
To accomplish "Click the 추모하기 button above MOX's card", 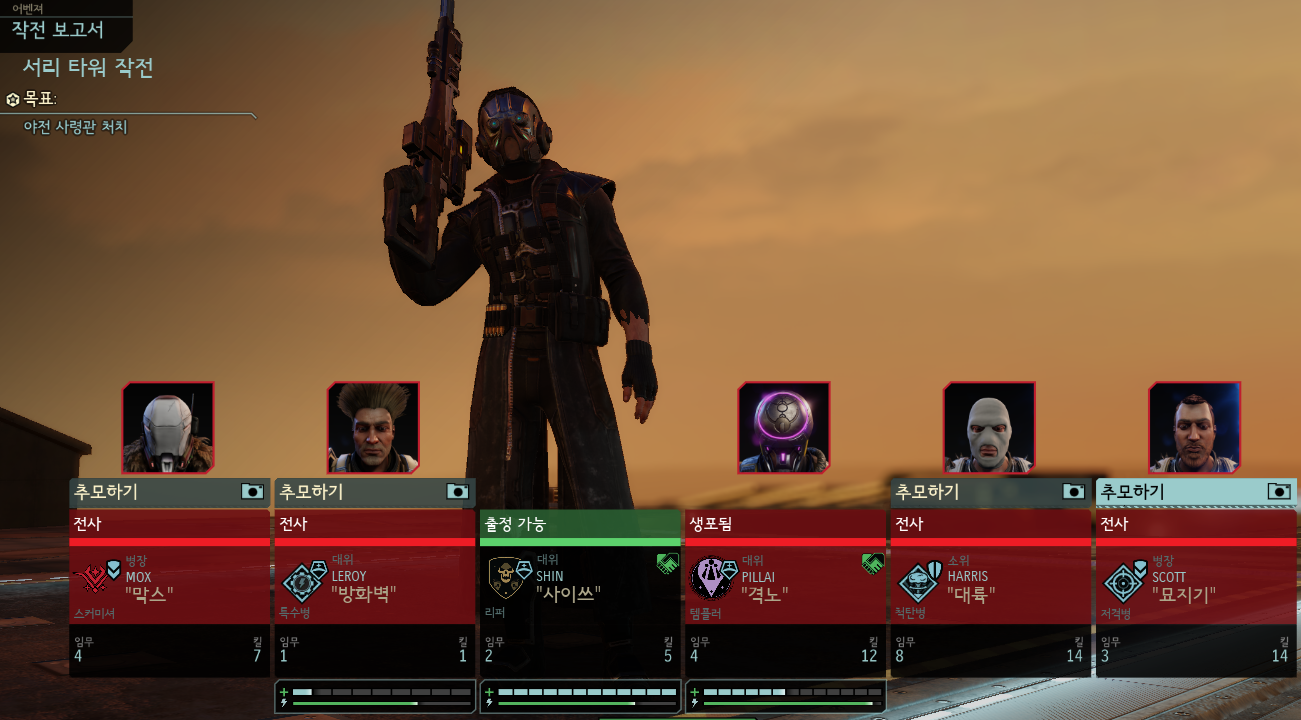I will point(169,492).
